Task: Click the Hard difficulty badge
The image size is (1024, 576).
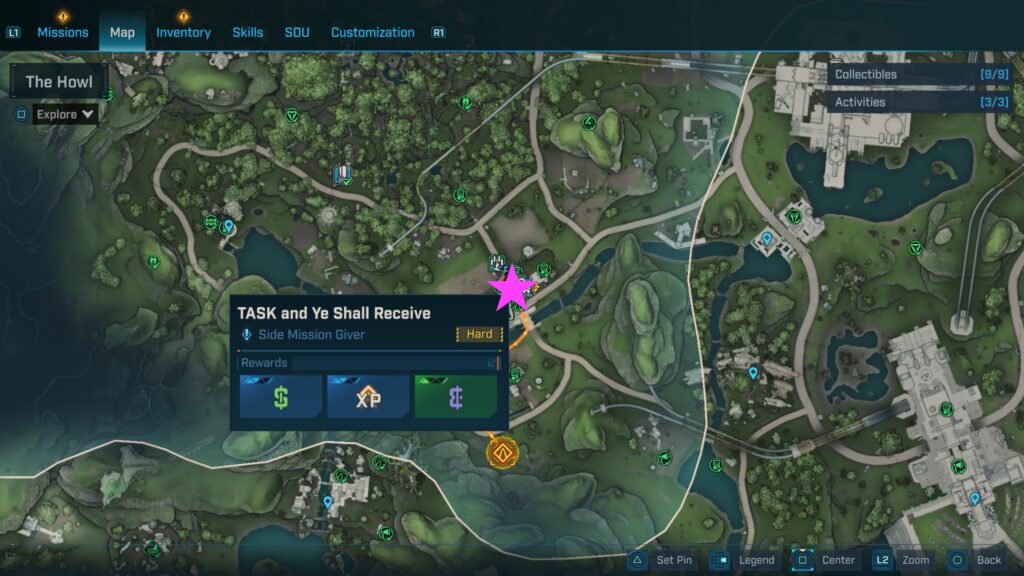Action: (479, 334)
